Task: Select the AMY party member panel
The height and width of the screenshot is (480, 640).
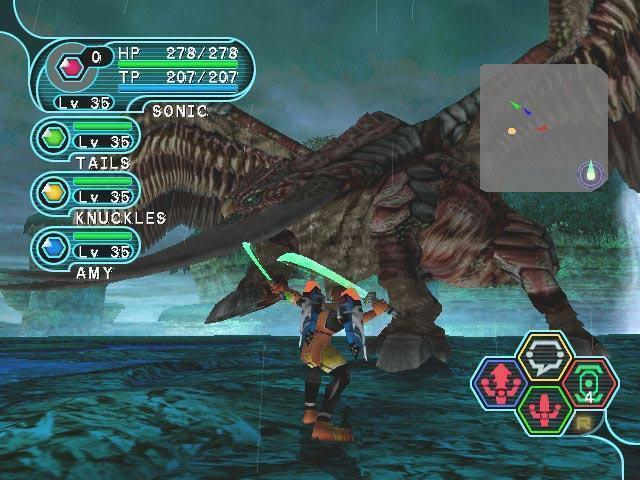Action: [86, 247]
